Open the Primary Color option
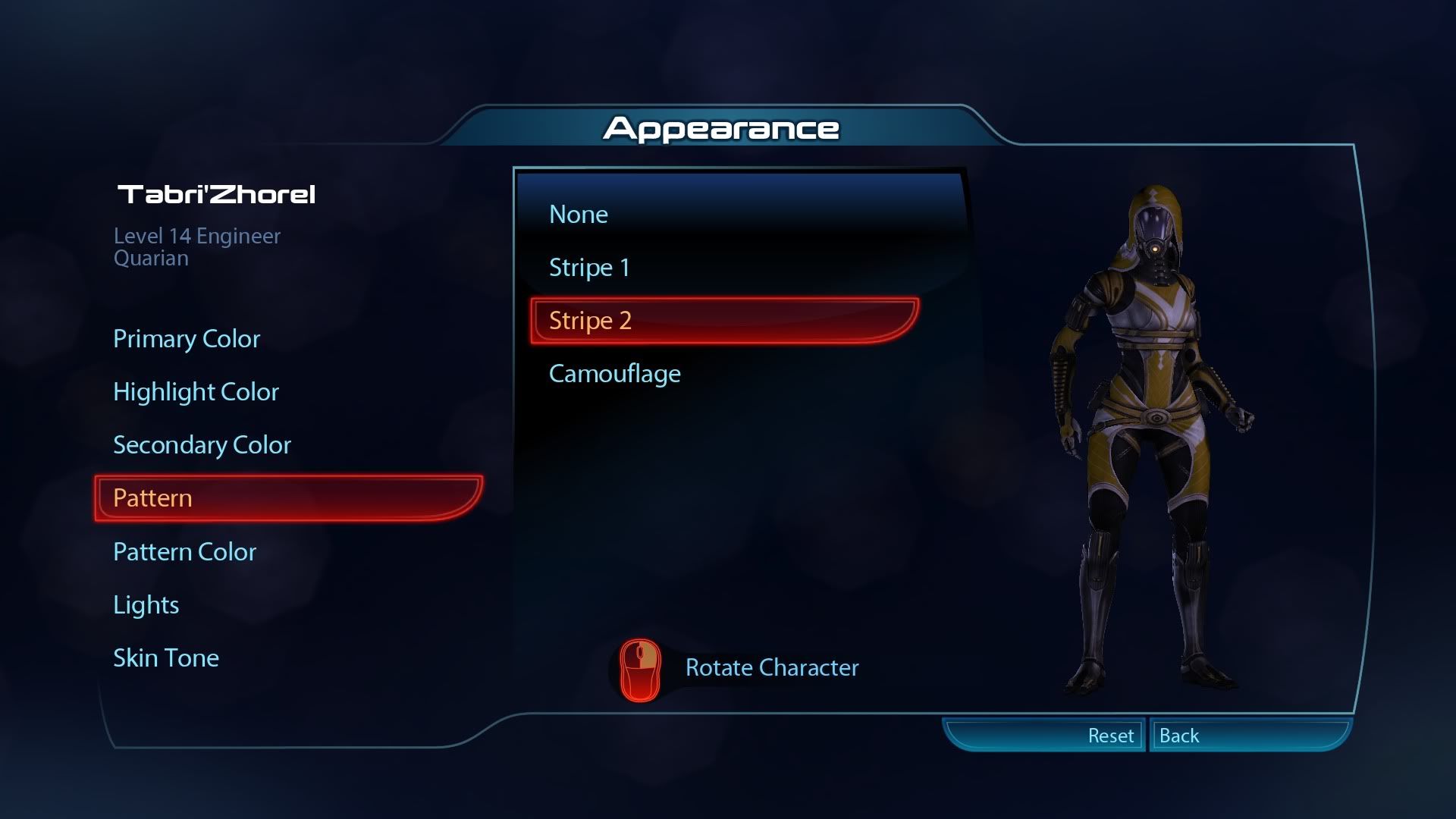 point(187,339)
